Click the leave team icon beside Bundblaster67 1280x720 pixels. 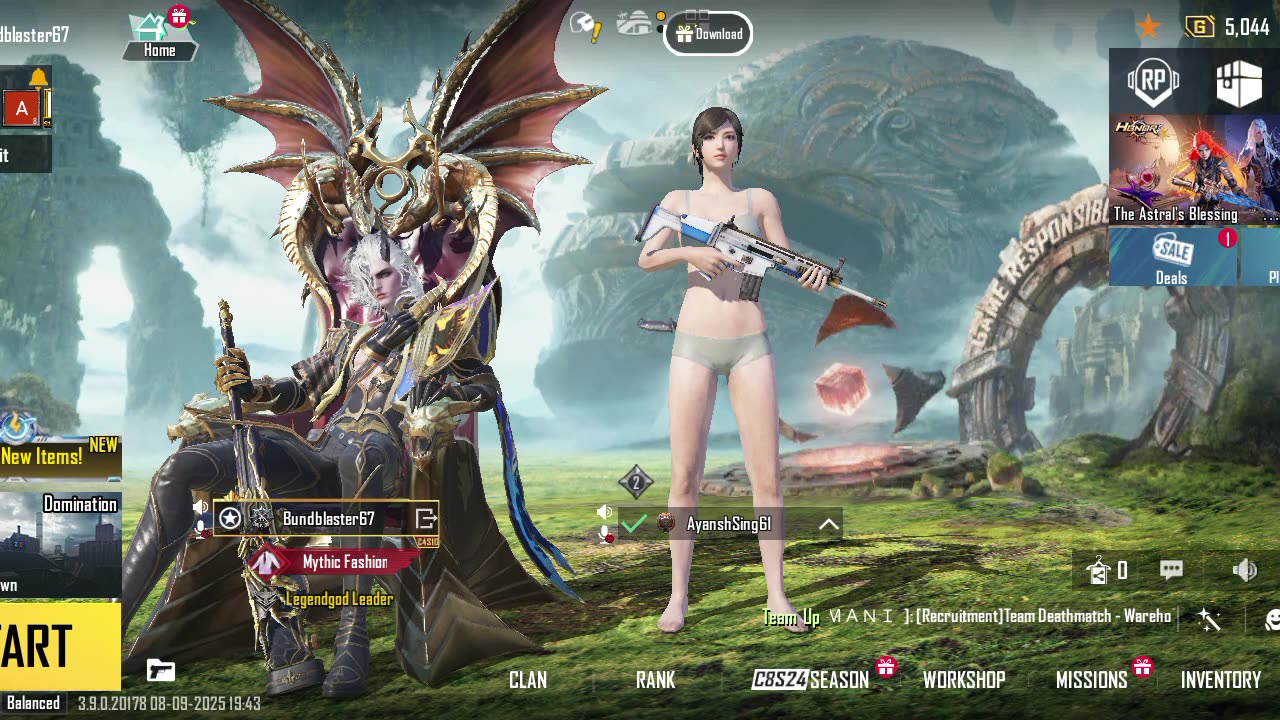[426, 519]
